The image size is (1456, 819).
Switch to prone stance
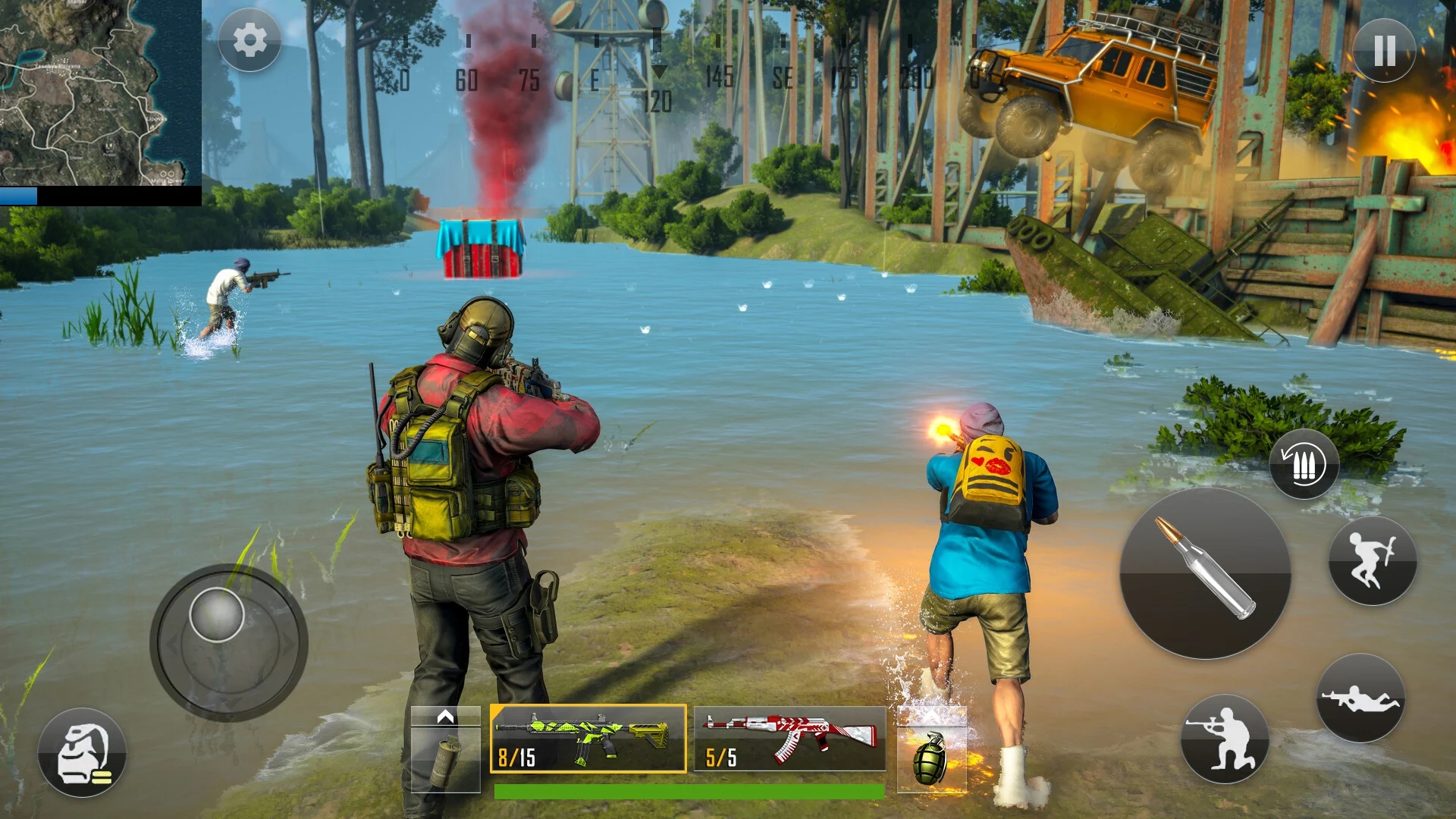pyautogui.click(x=1360, y=698)
